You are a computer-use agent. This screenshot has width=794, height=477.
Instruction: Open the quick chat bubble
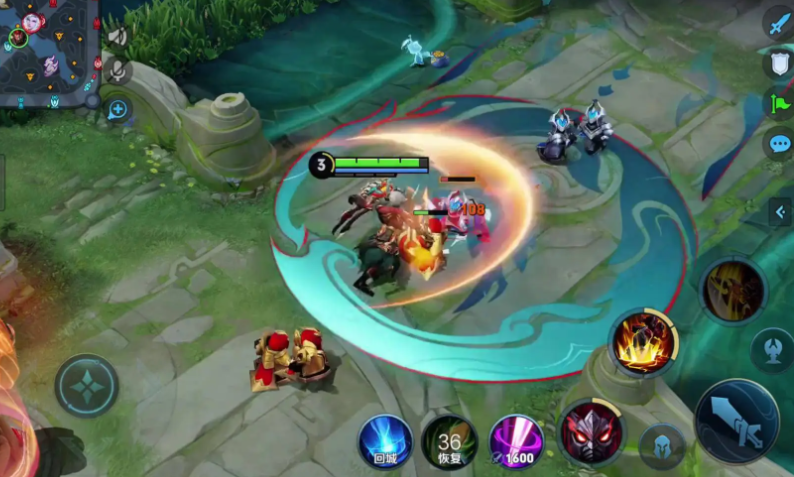click(778, 143)
